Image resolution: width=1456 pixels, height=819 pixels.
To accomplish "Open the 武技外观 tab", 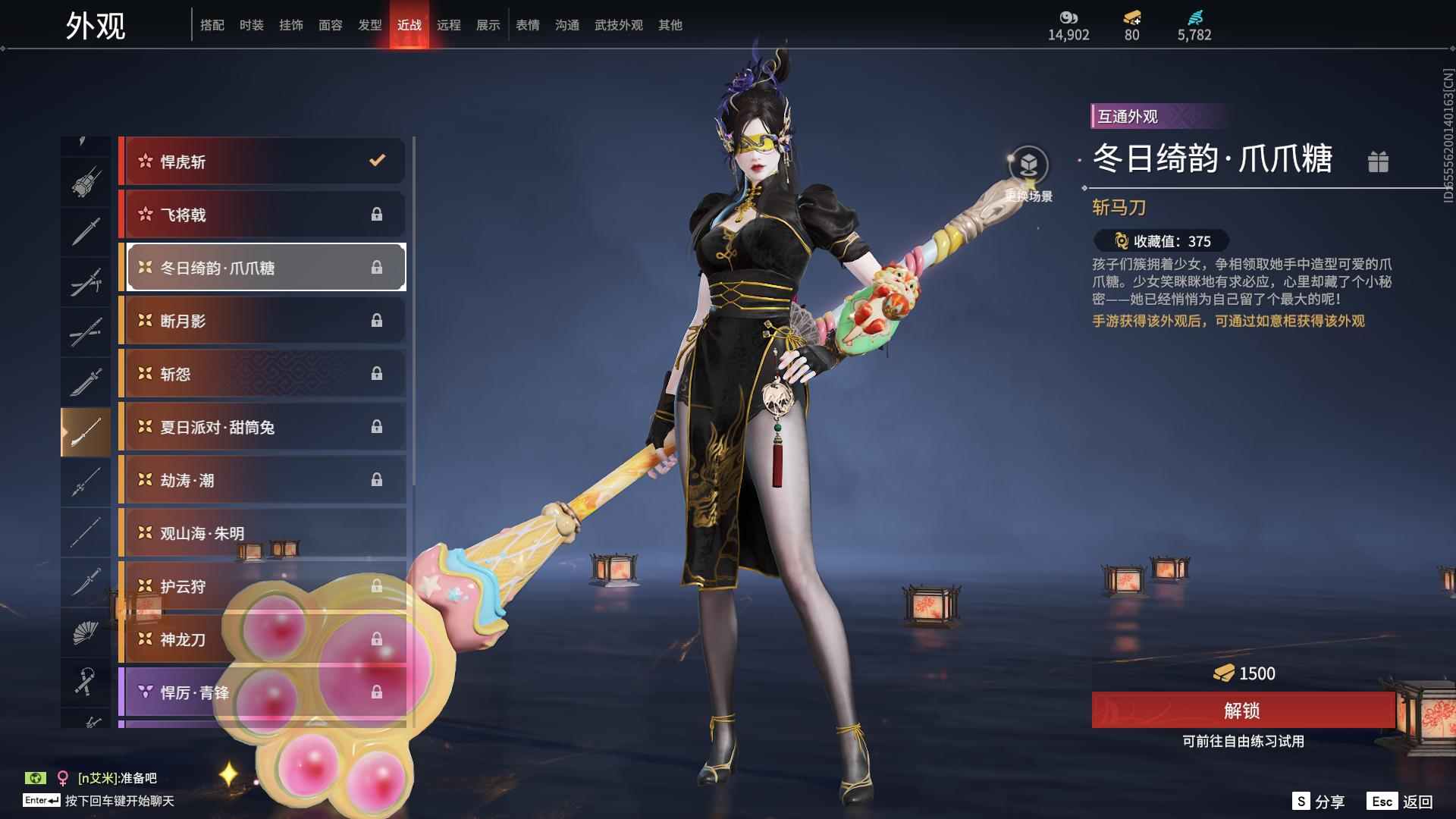I will pos(617,25).
